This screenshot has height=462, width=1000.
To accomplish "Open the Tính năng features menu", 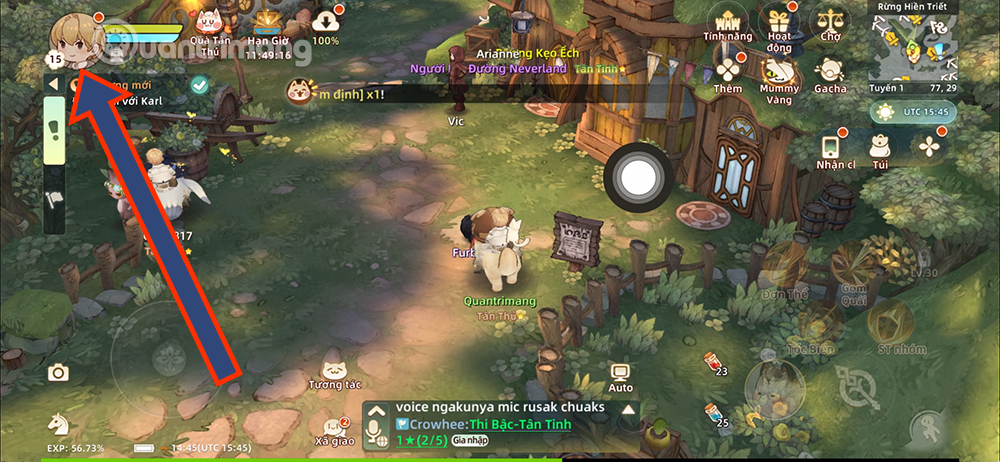I will click(727, 24).
